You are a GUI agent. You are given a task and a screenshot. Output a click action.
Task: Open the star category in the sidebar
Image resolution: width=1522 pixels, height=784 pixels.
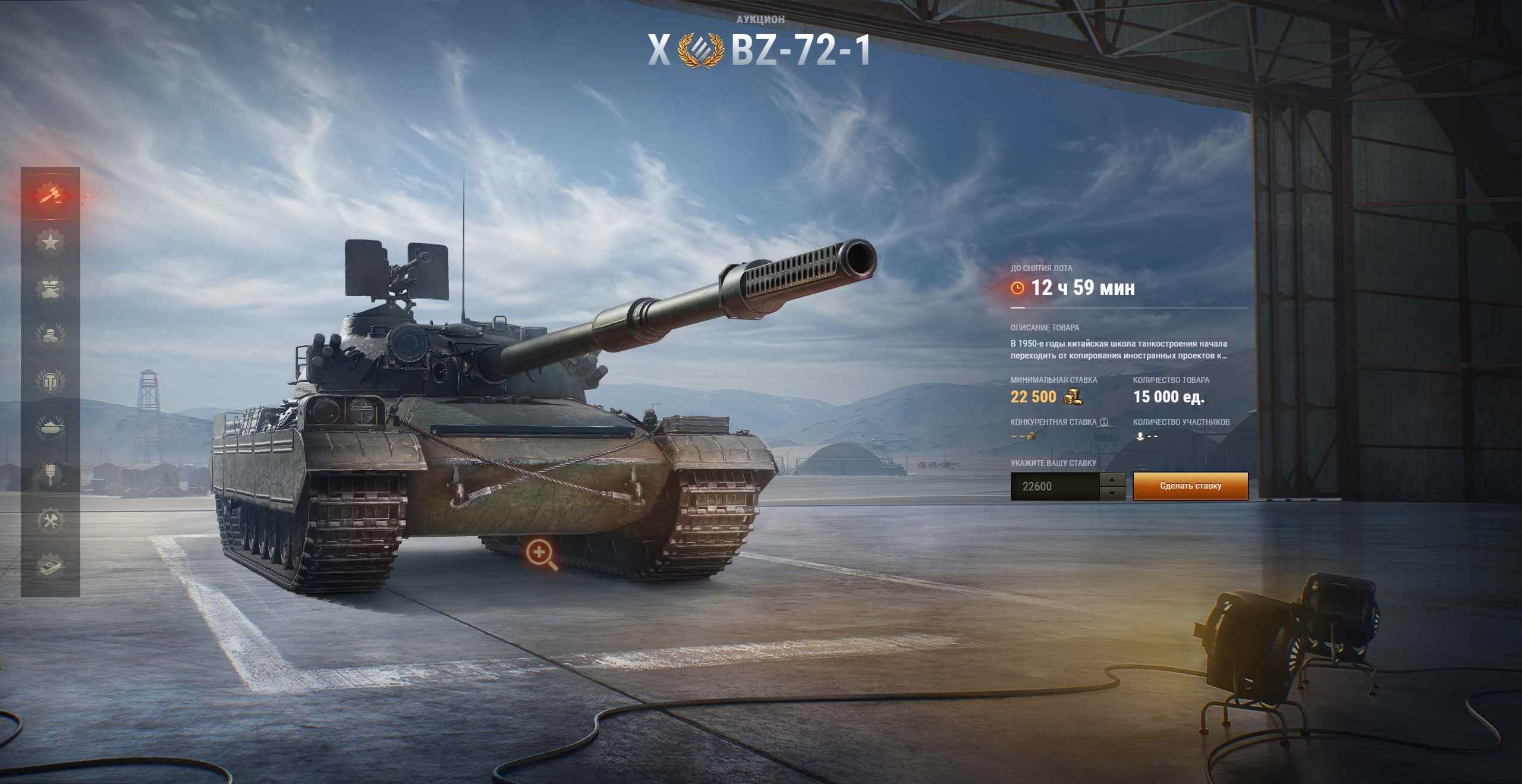pyautogui.click(x=50, y=242)
